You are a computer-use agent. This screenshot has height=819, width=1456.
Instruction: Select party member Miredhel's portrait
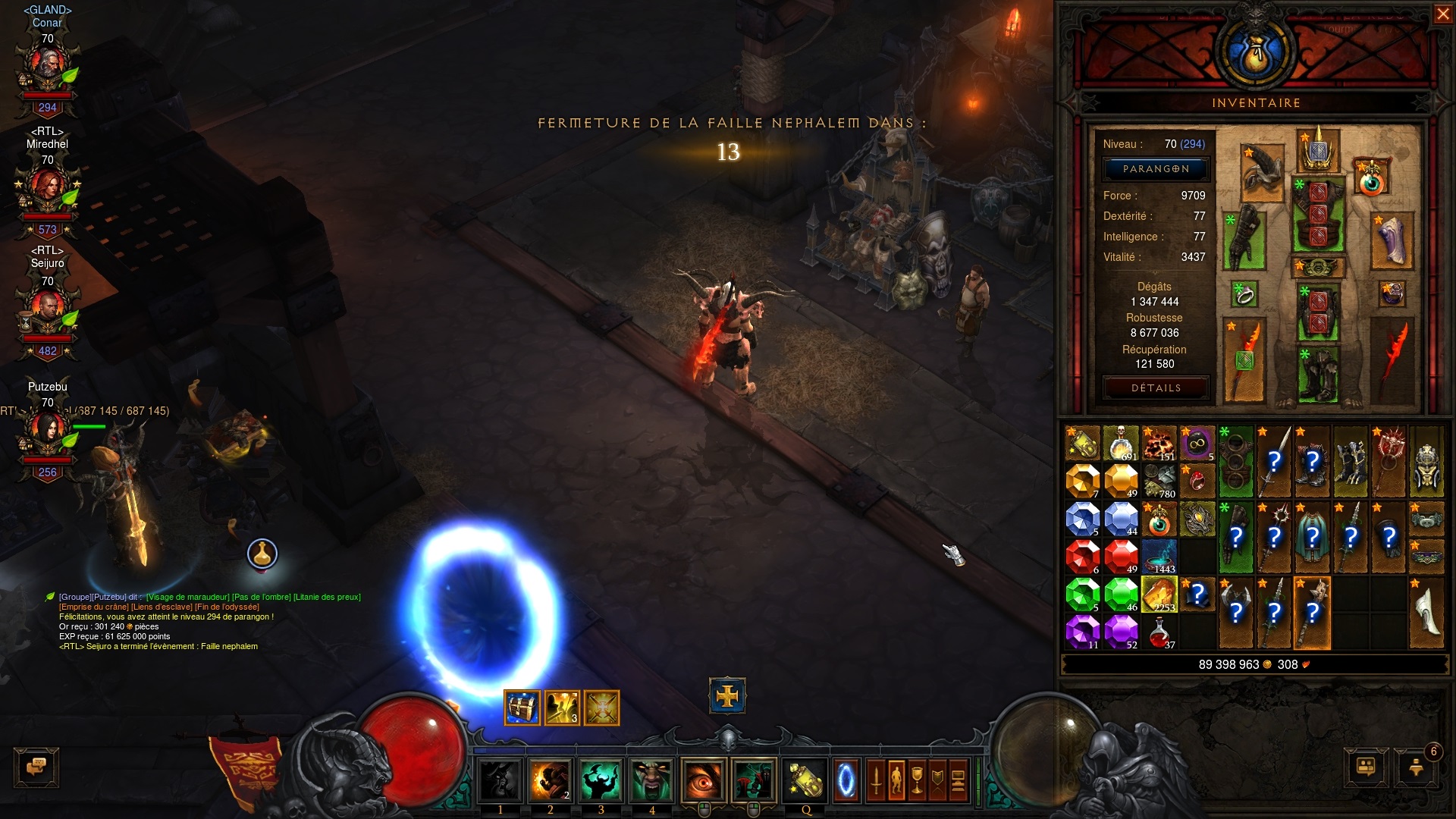(x=47, y=190)
